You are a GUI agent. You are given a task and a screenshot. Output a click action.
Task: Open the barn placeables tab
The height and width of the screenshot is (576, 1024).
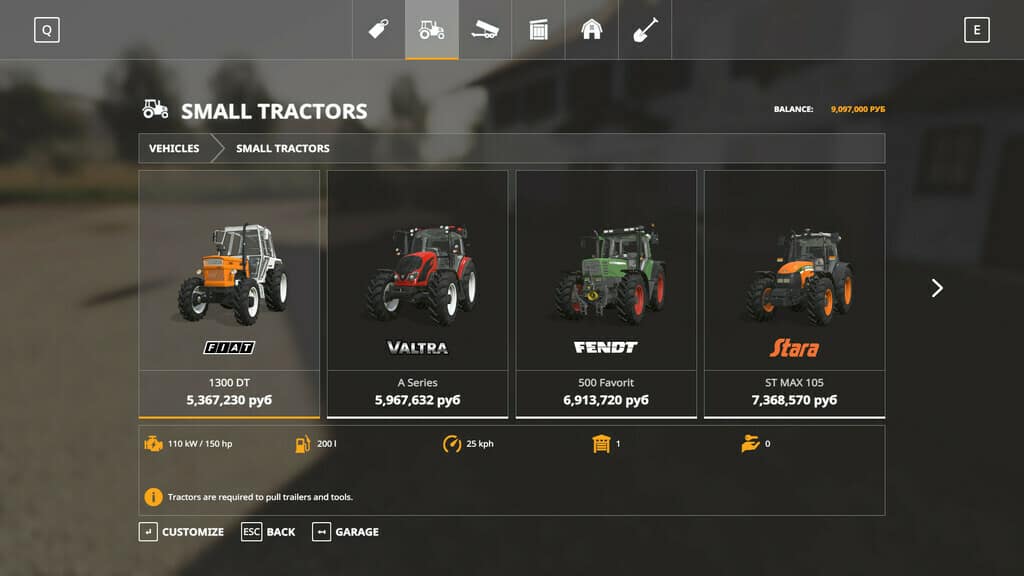tap(592, 30)
